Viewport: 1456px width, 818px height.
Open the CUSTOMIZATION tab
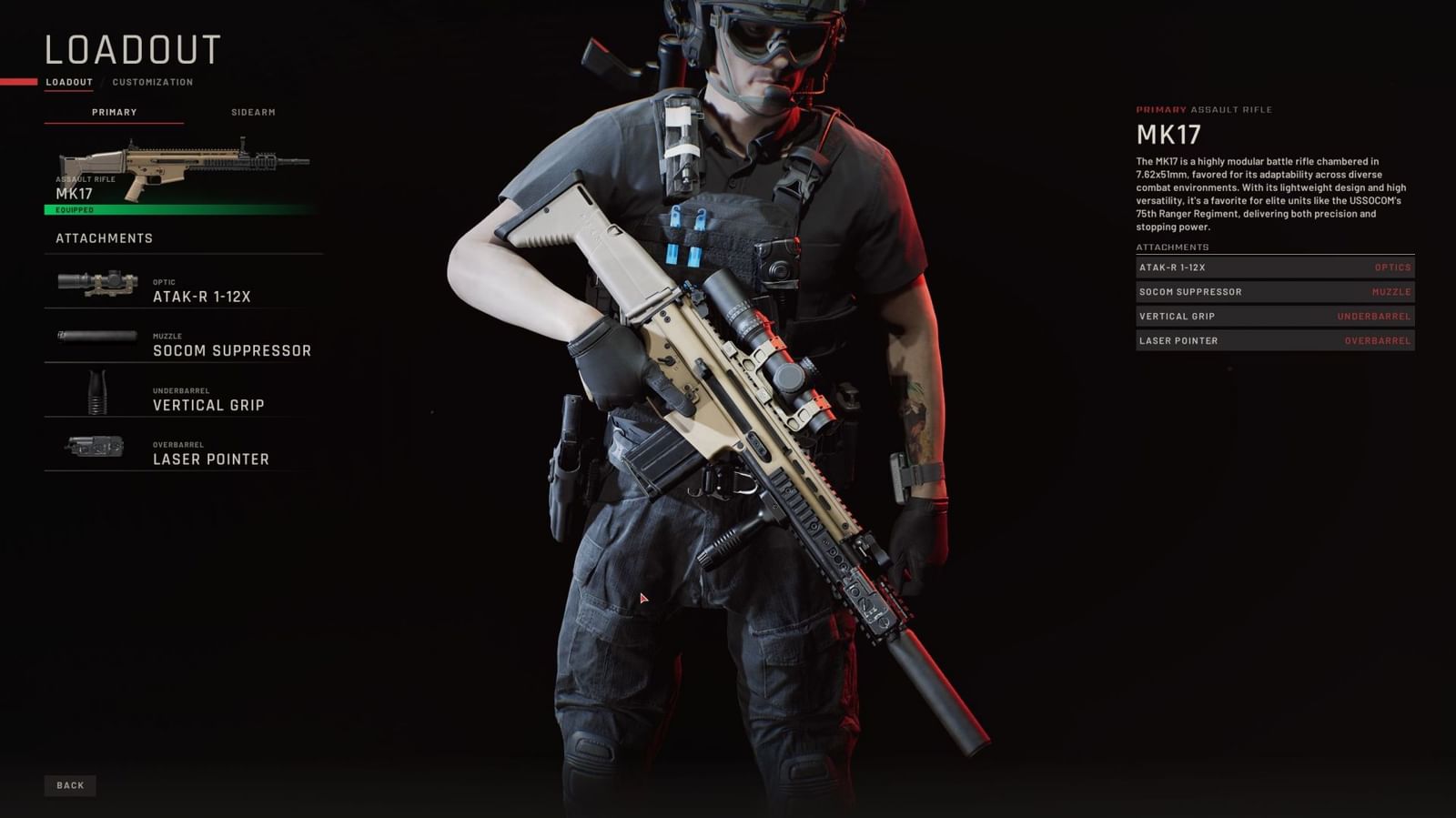point(151,81)
